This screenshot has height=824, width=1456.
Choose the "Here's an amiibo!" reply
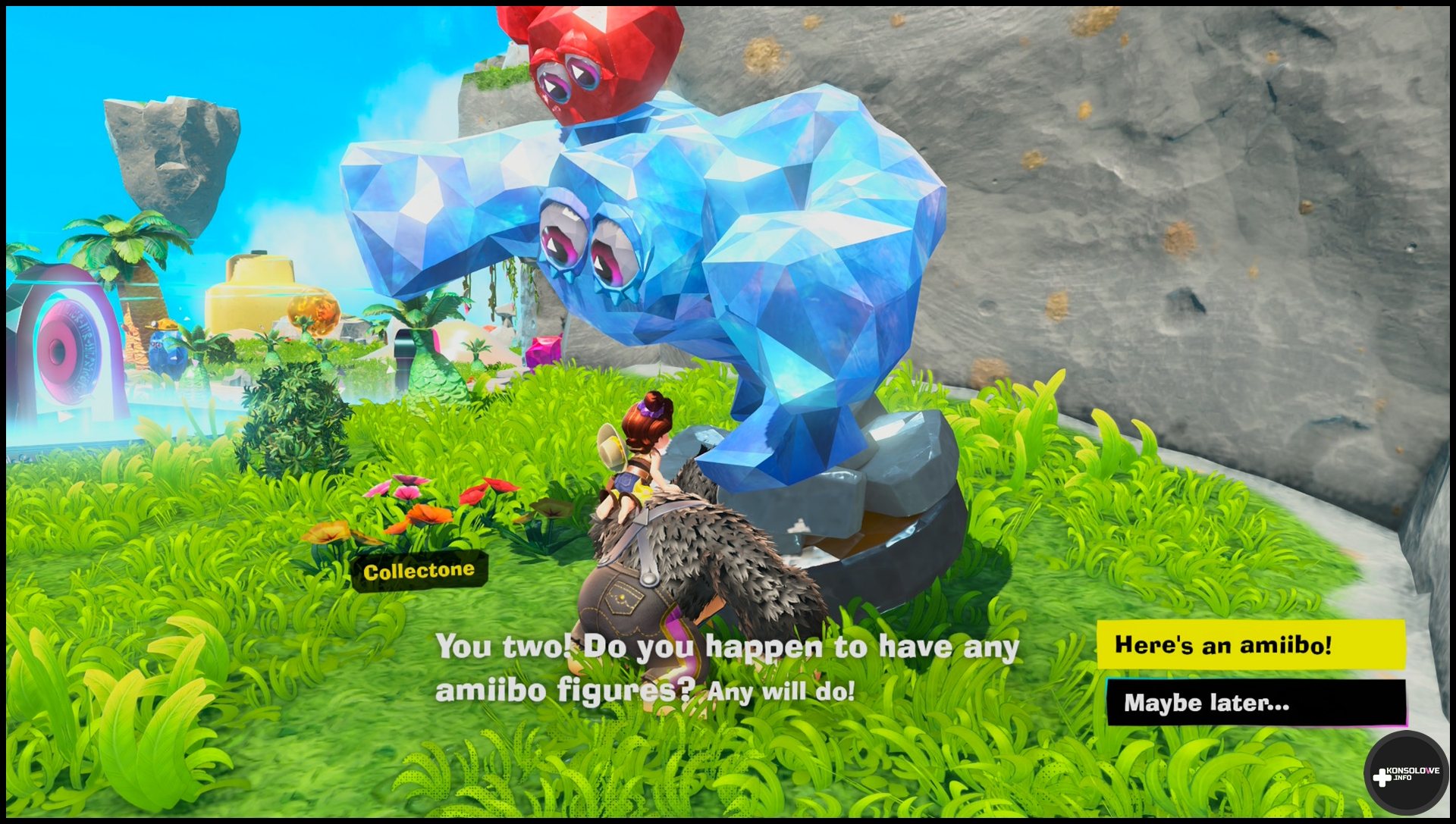click(1250, 644)
